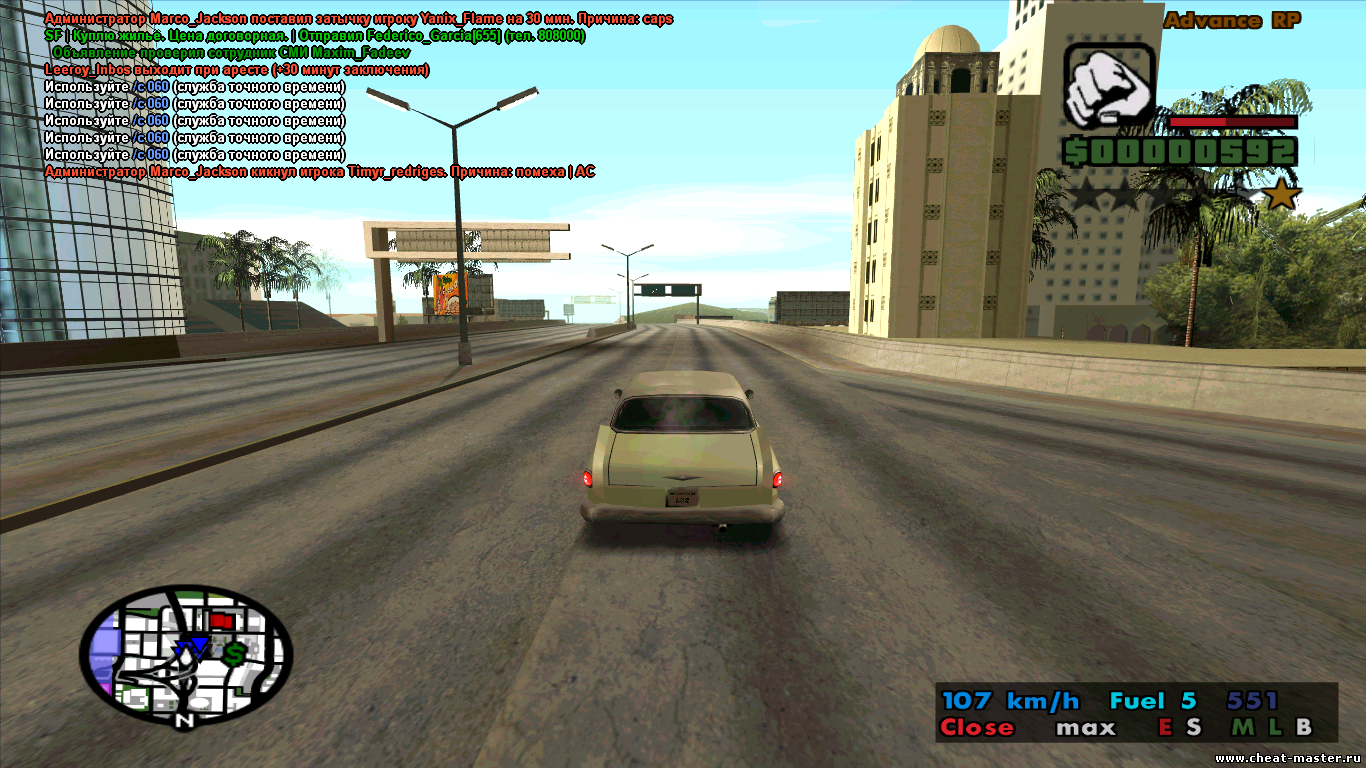Click the red marker on minimap
Viewport: 1366px width, 768px height.
[x=221, y=622]
